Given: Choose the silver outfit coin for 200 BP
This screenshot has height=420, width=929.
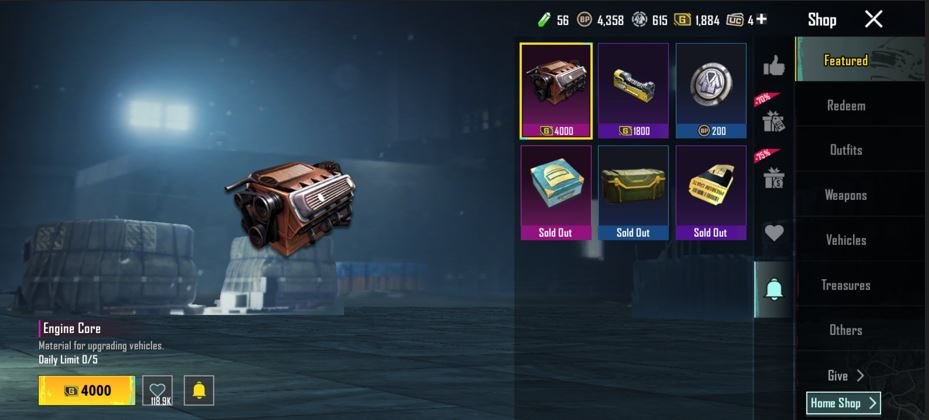Looking at the screenshot, I should (x=710, y=90).
